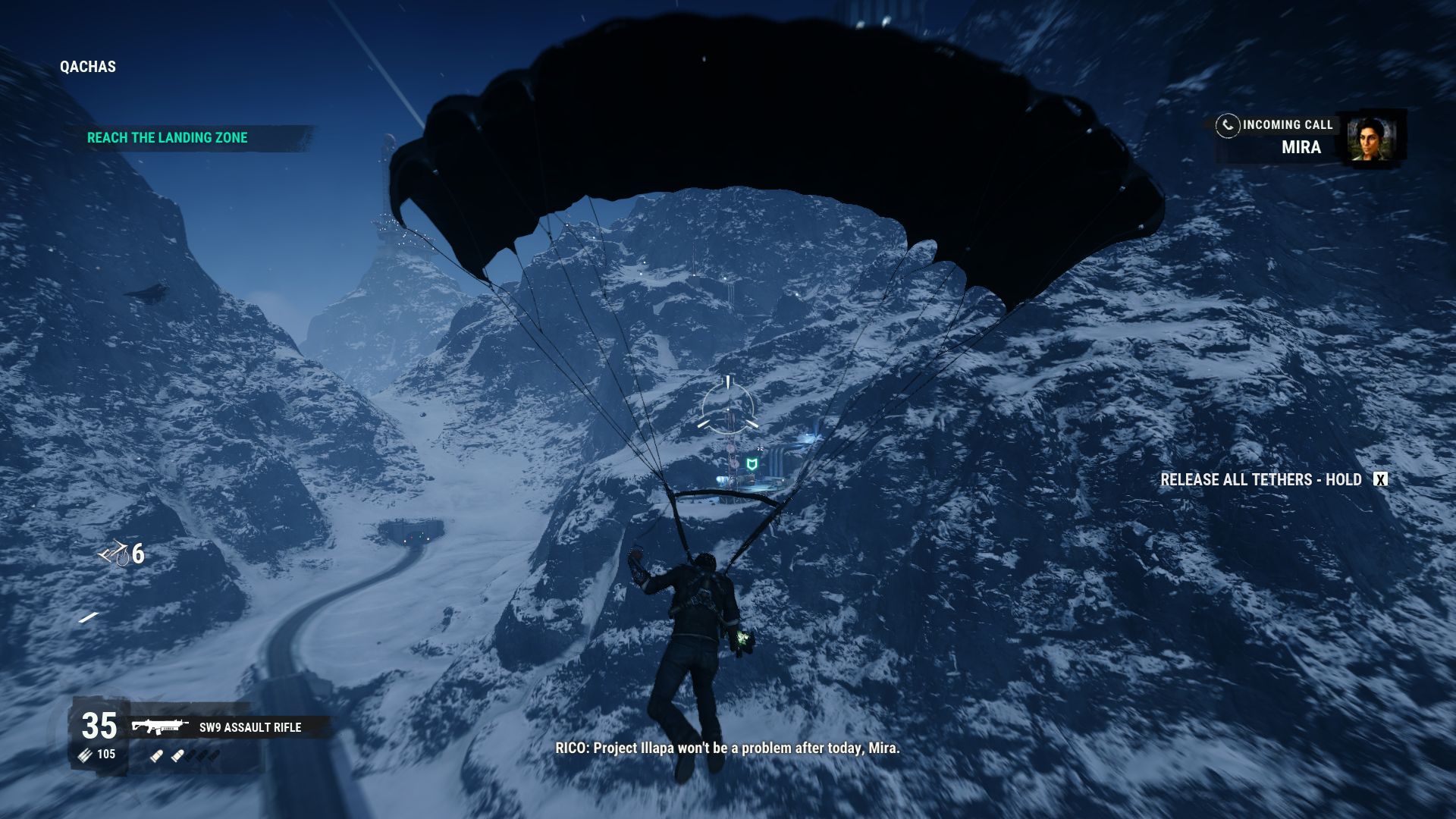The width and height of the screenshot is (1456, 819).
Task: Click the green shield objective marker
Action: pos(752,464)
